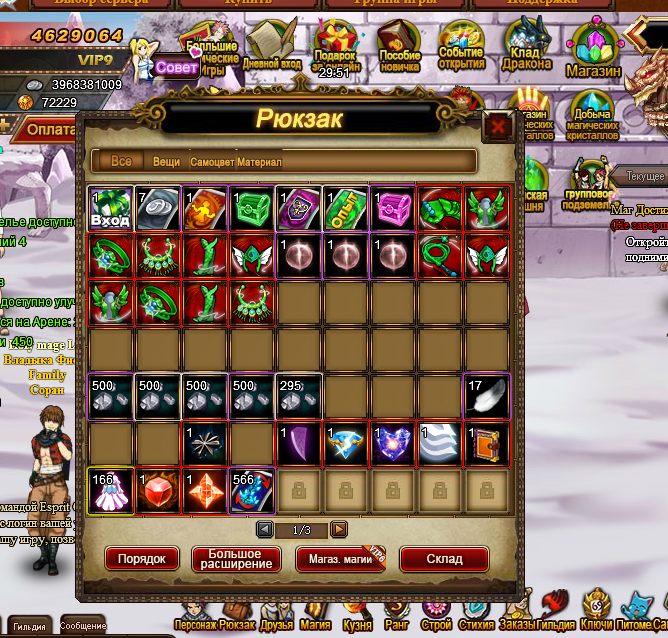Screen dimensions: 668x638
Task: Choose the white feather stack of 17
Action: (x=486, y=396)
